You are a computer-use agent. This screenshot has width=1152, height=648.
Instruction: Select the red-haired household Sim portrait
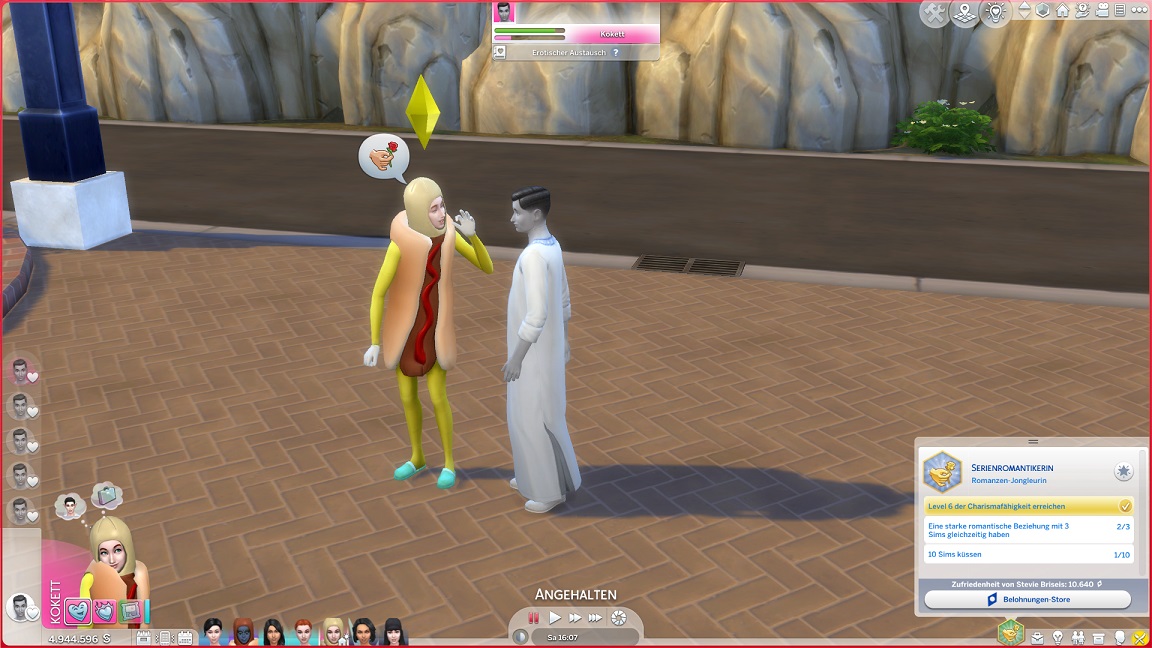[303, 632]
